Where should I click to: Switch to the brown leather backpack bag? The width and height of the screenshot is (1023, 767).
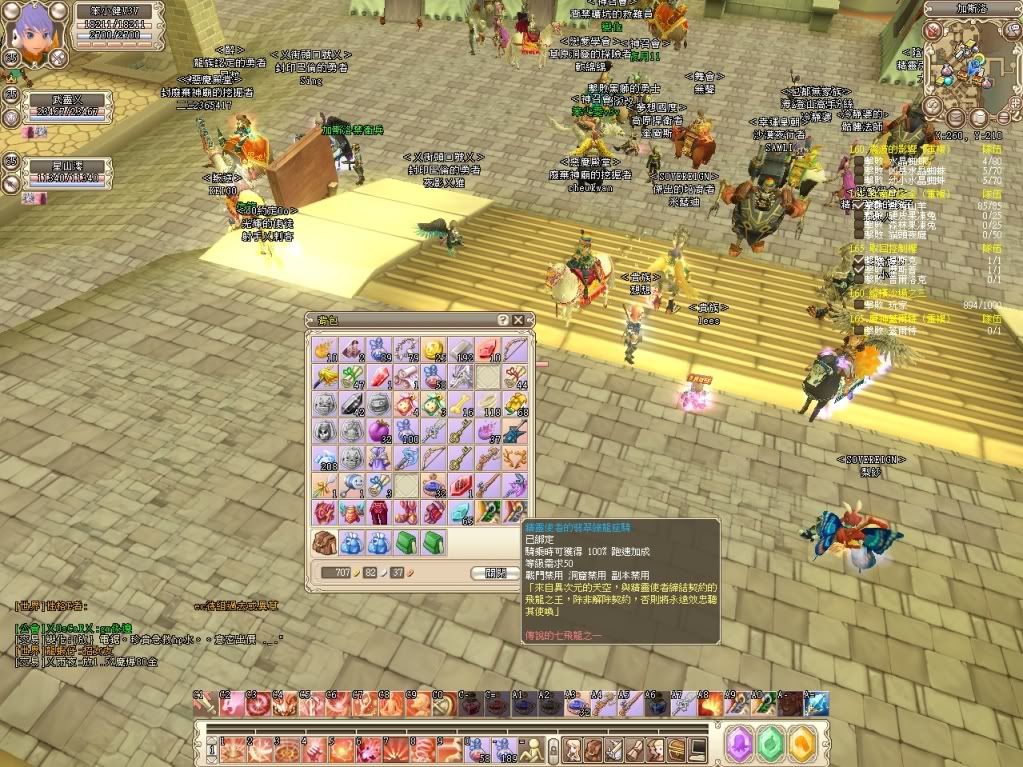[326, 543]
